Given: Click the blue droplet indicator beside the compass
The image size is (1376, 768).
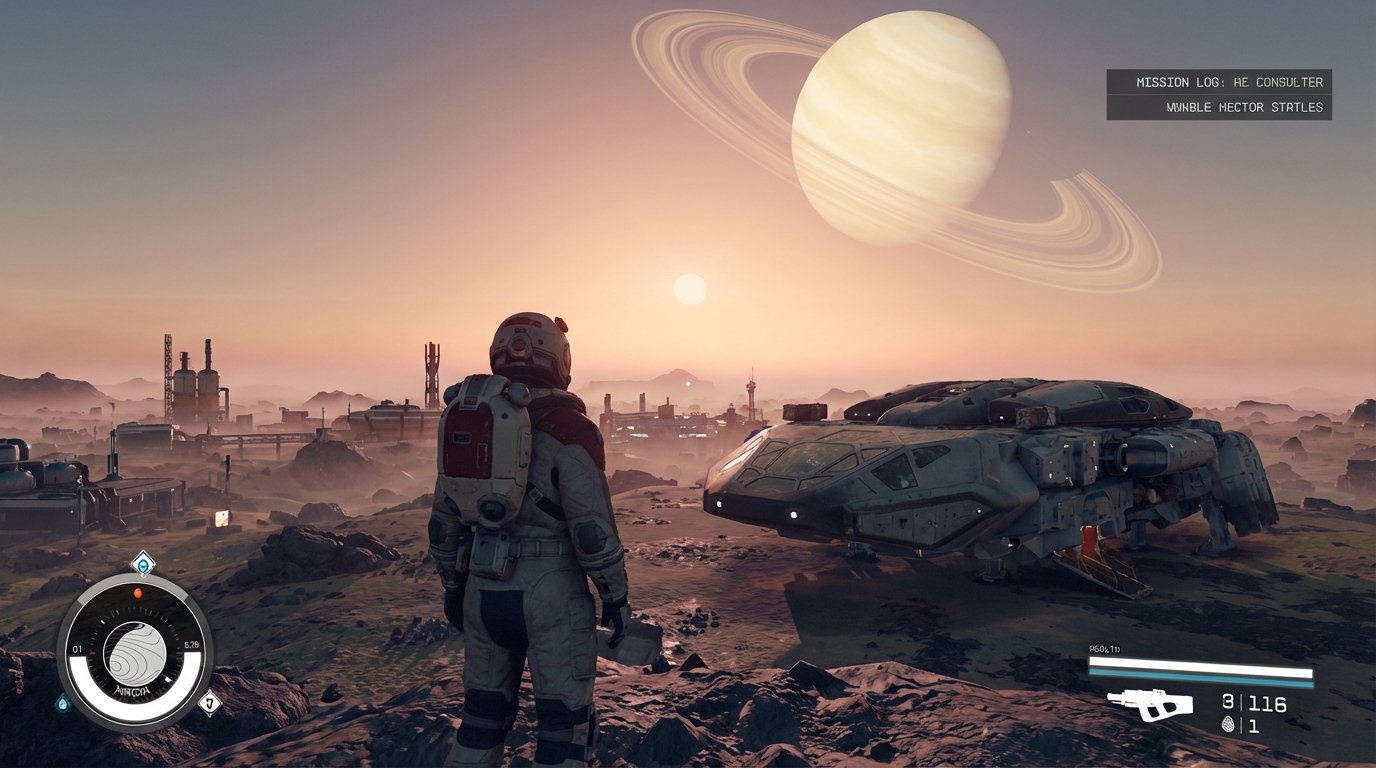Looking at the screenshot, I should point(63,703).
